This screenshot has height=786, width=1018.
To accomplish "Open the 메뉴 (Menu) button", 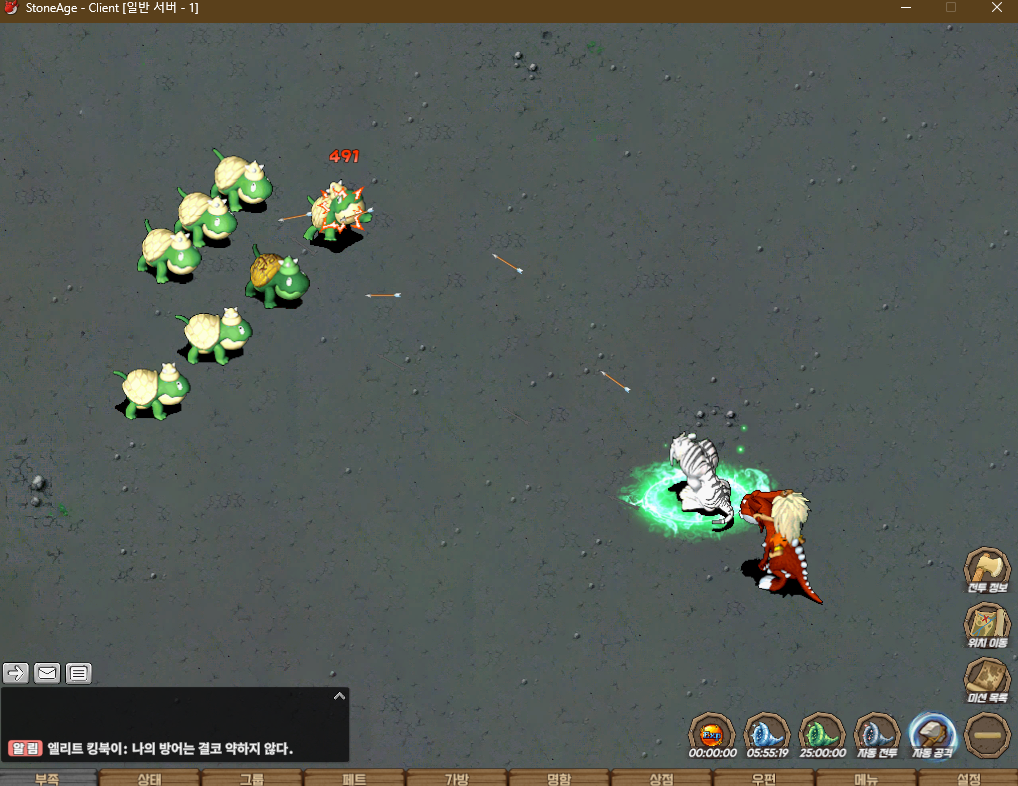I will pyautogui.click(x=866, y=778).
